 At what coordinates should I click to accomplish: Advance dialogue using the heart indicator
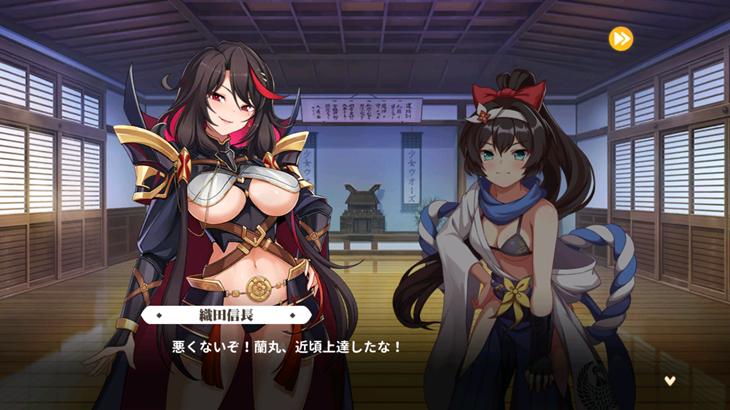coord(670,380)
